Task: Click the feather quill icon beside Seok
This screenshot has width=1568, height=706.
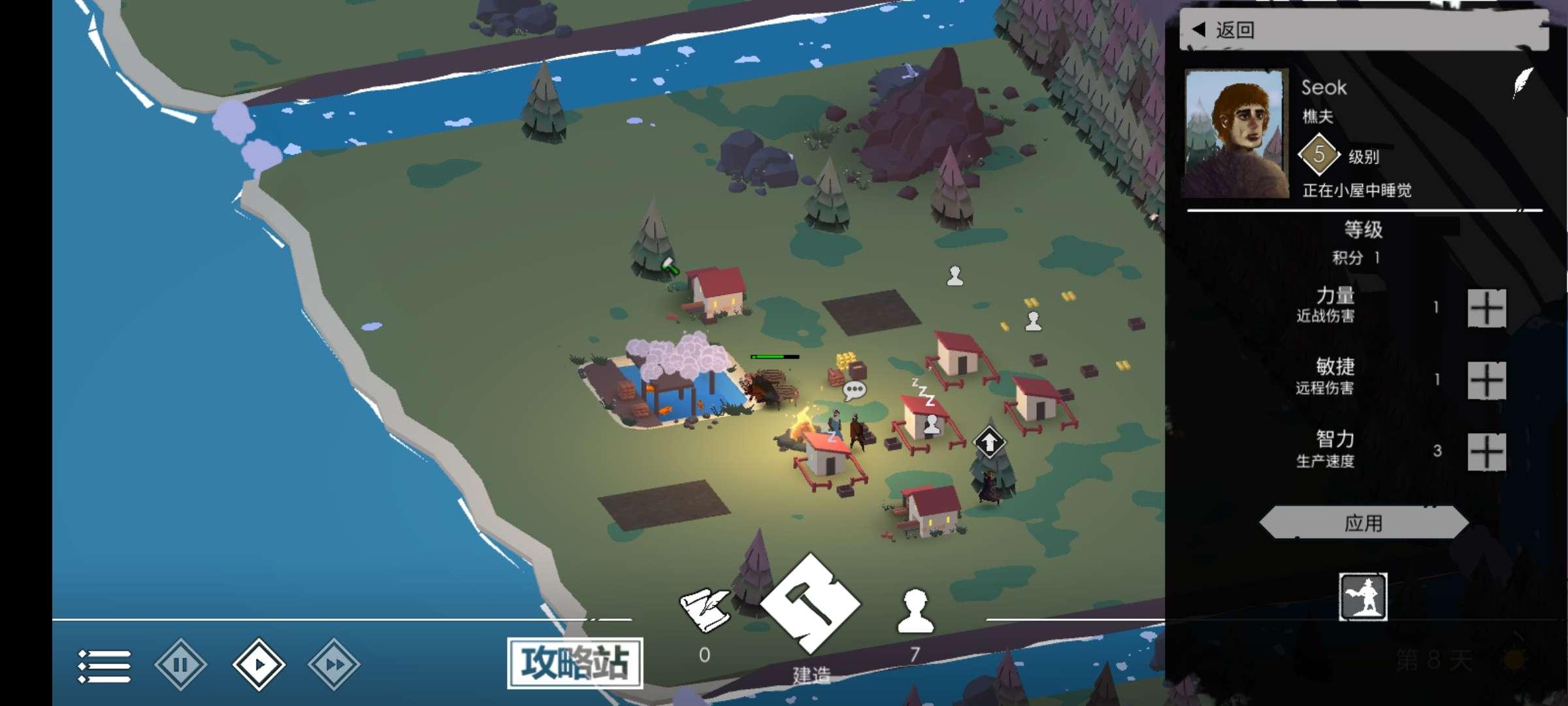Action: click(x=1522, y=84)
